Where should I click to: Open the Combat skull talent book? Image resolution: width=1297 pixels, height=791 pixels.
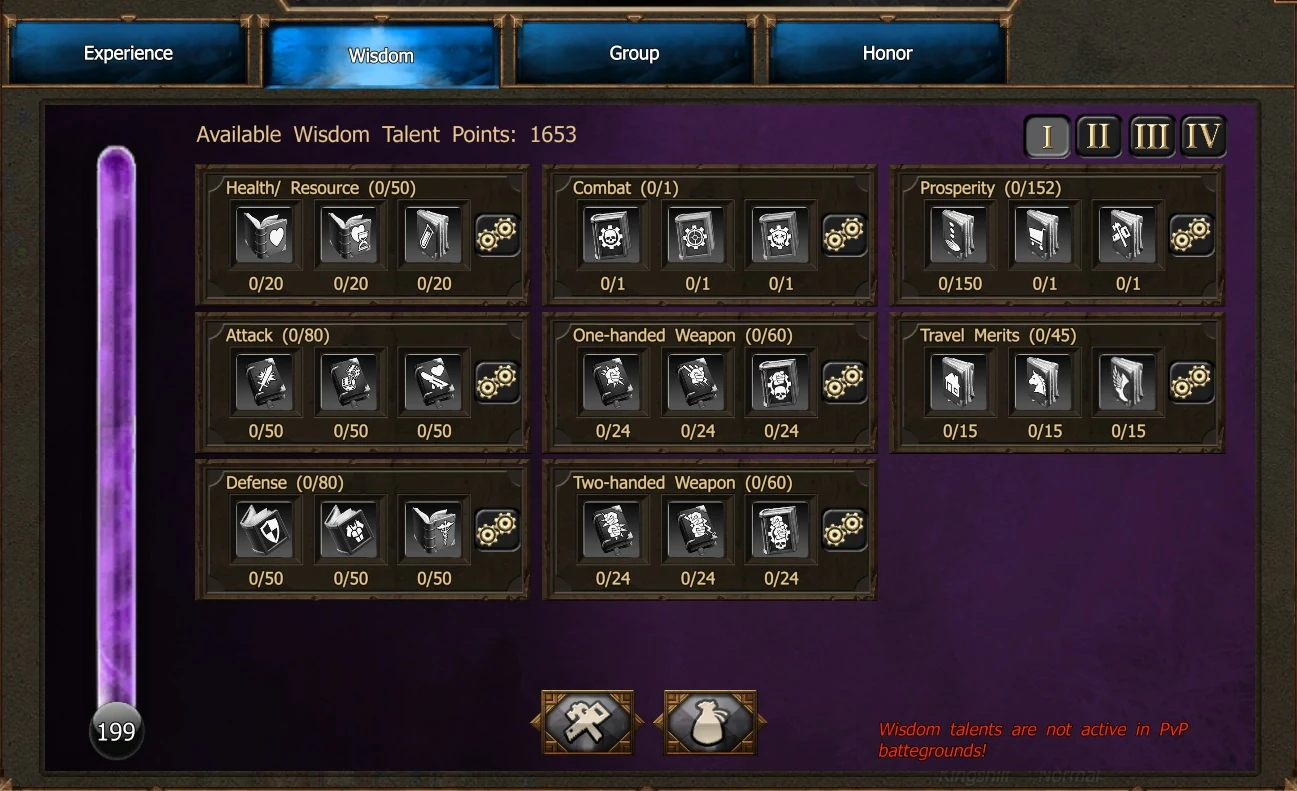(612, 234)
